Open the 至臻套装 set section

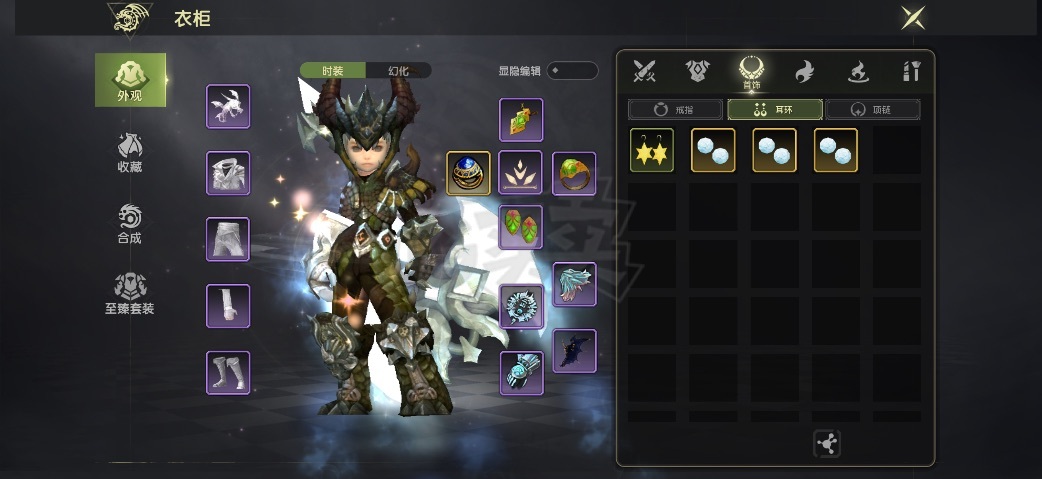(130, 295)
